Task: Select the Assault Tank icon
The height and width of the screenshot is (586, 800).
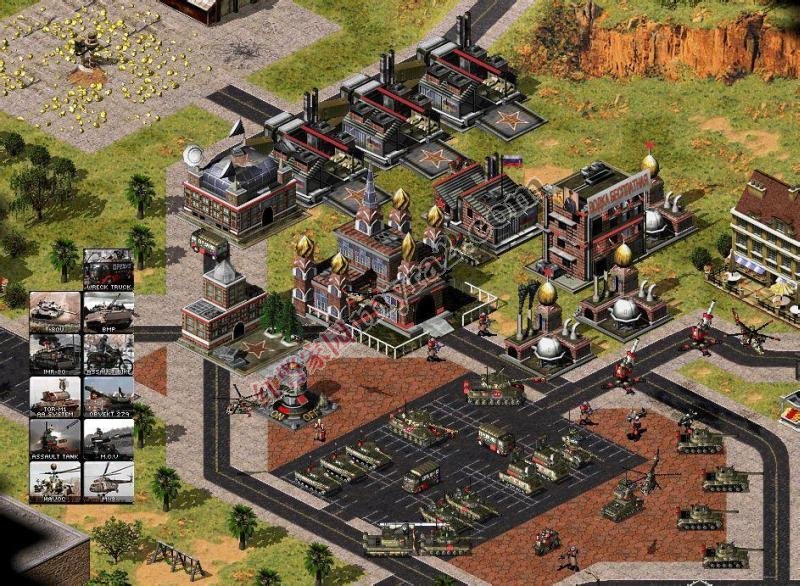Action: pos(55,438)
